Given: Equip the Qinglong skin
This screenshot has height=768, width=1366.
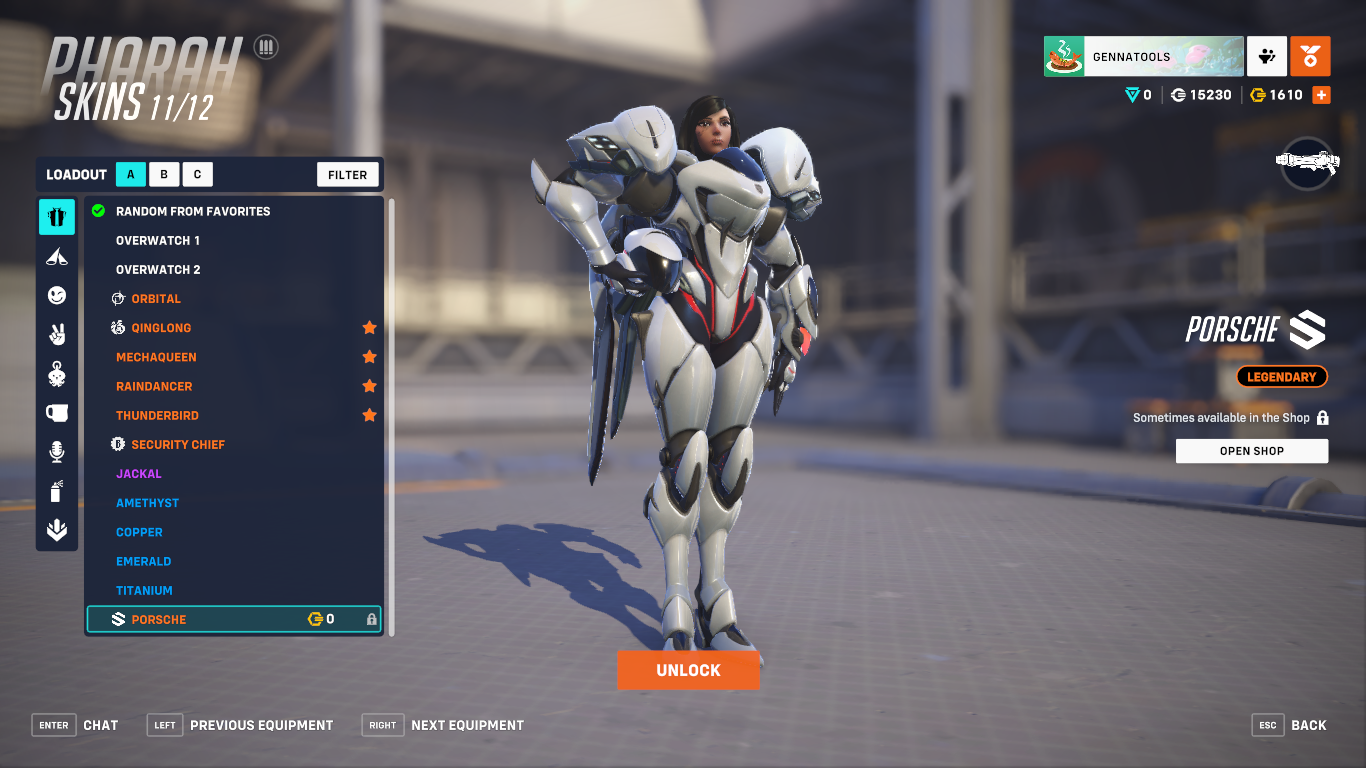Looking at the screenshot, I should click(x=161, y=328).
